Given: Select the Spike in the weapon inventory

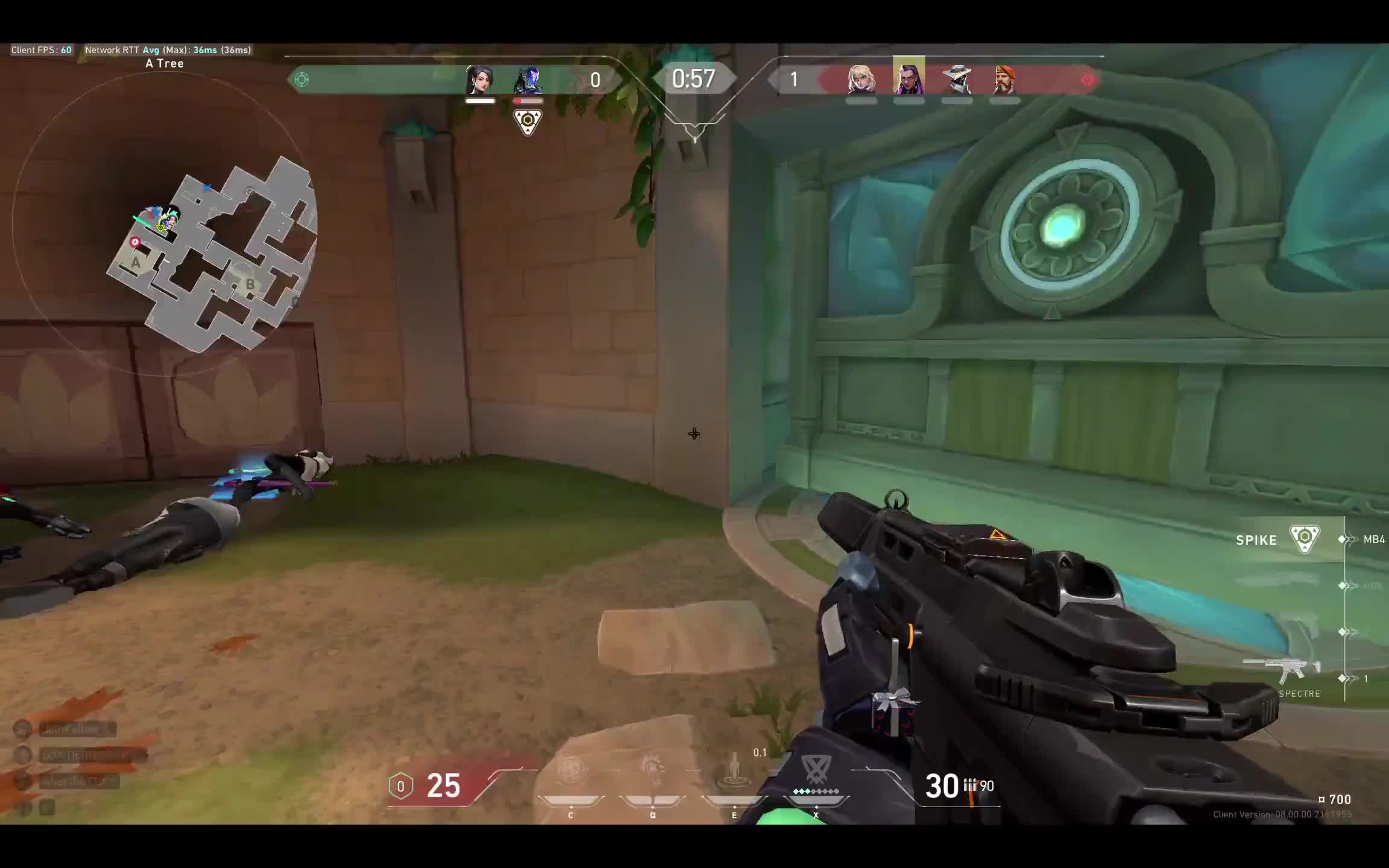Looking at the screenshot, I should coord(1305,539).
